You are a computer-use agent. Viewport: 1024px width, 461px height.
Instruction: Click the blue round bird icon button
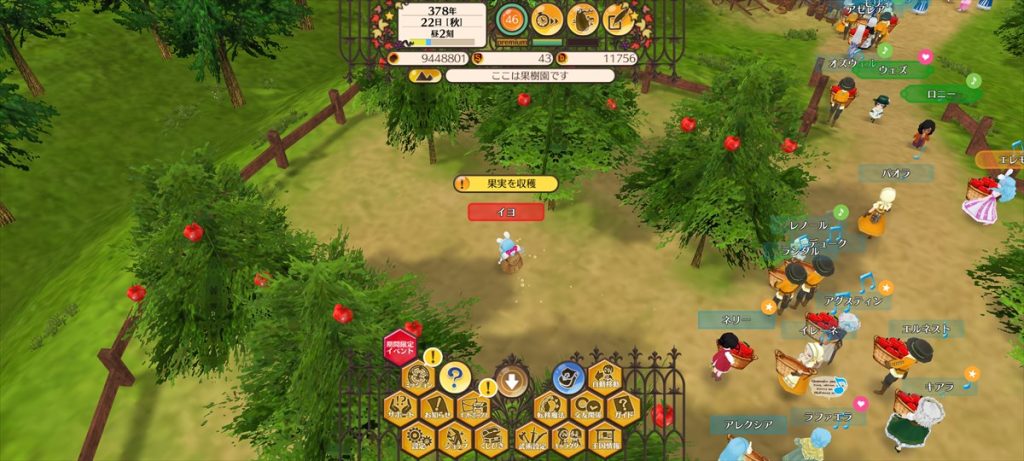567,376
